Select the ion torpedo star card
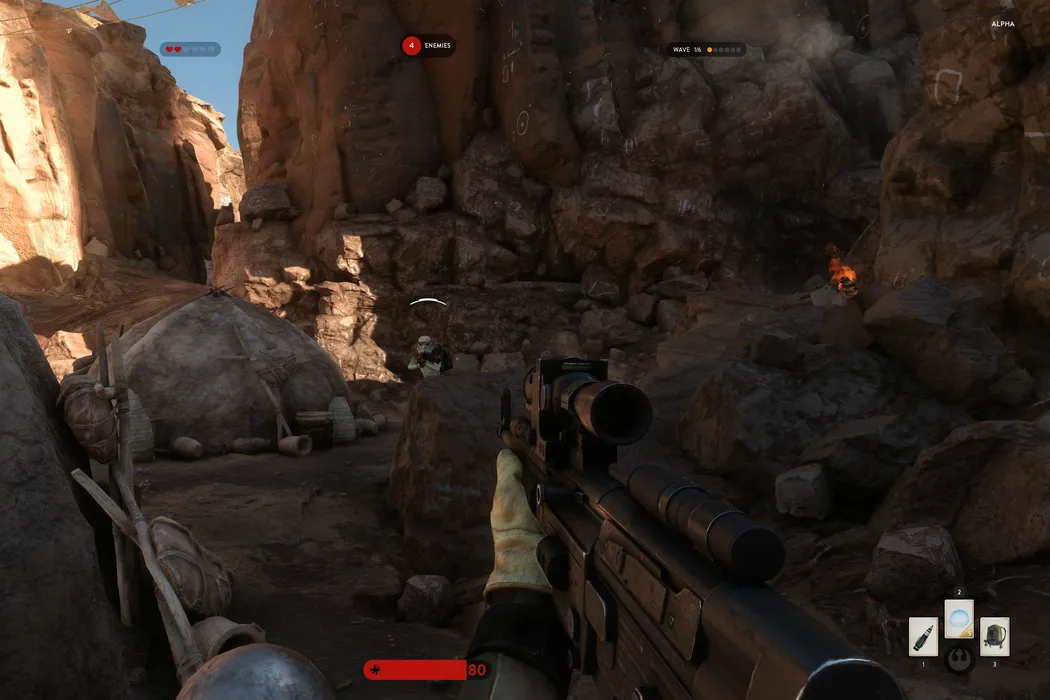 (x=923, y=636)
